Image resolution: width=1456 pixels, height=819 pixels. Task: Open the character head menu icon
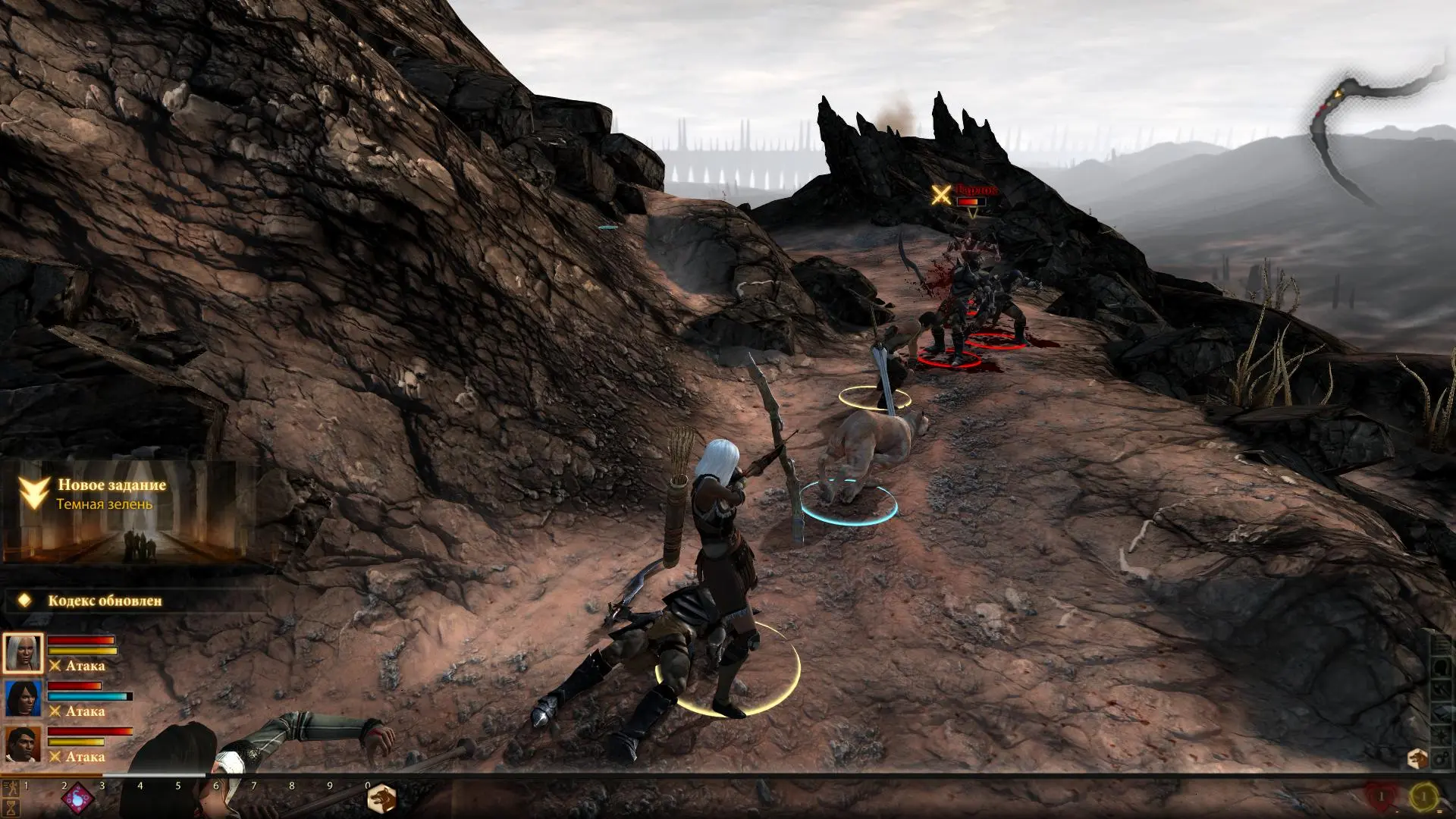pos(1440,666)
